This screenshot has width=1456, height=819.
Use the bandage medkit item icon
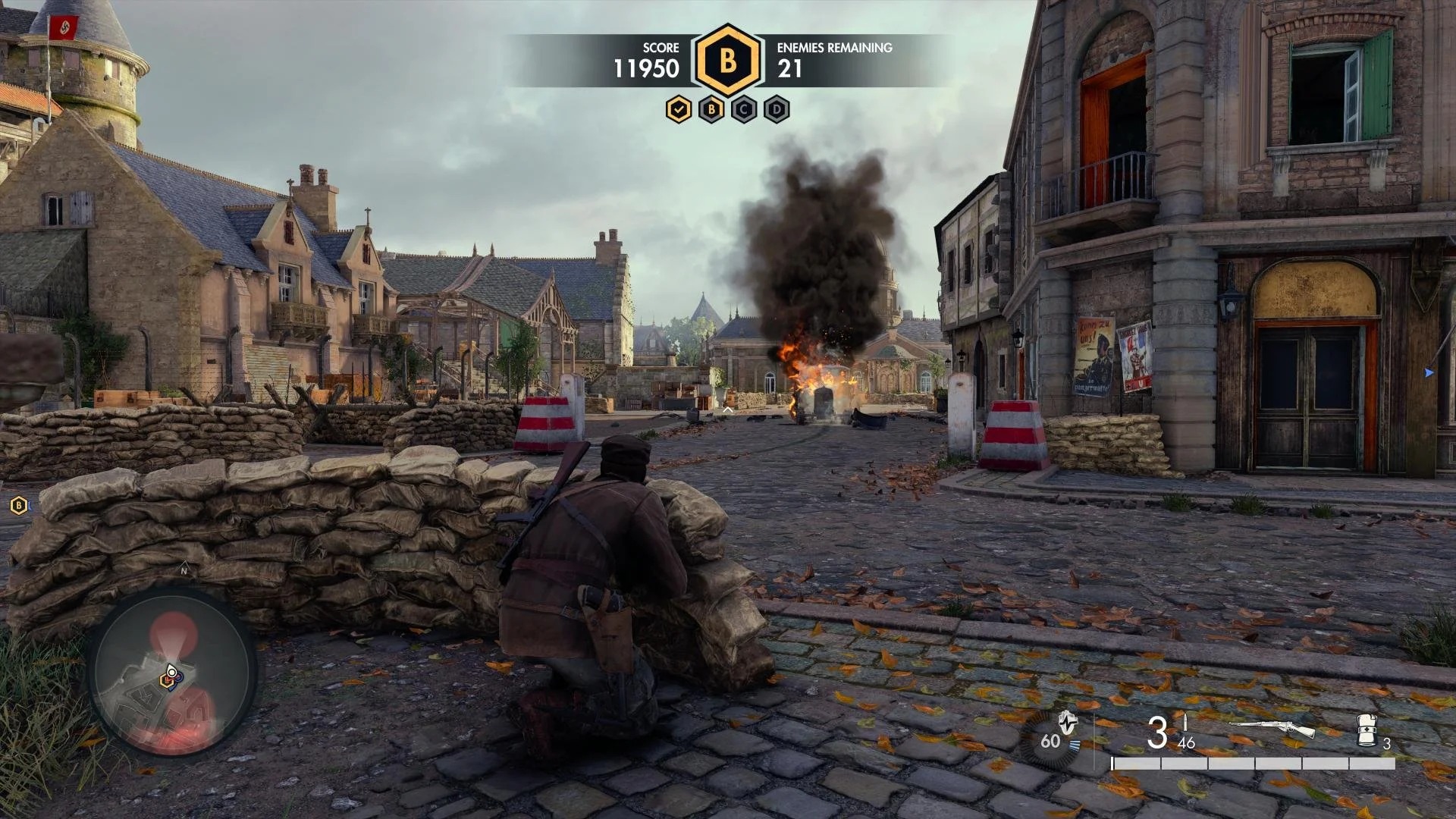click(x=1367, y=730)
